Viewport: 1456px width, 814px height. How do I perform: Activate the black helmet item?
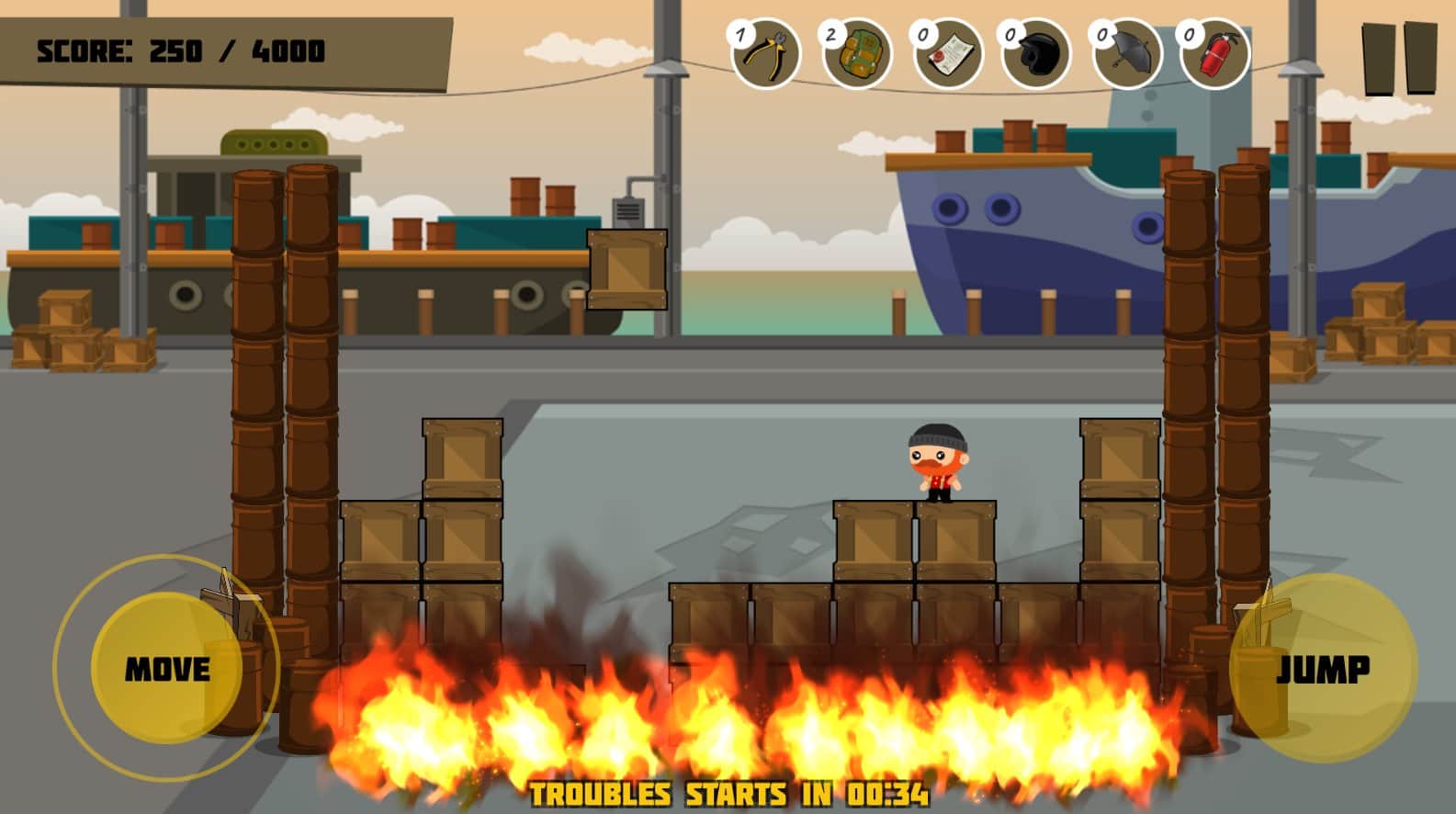pyautogui.click(x=1037, y=55)
